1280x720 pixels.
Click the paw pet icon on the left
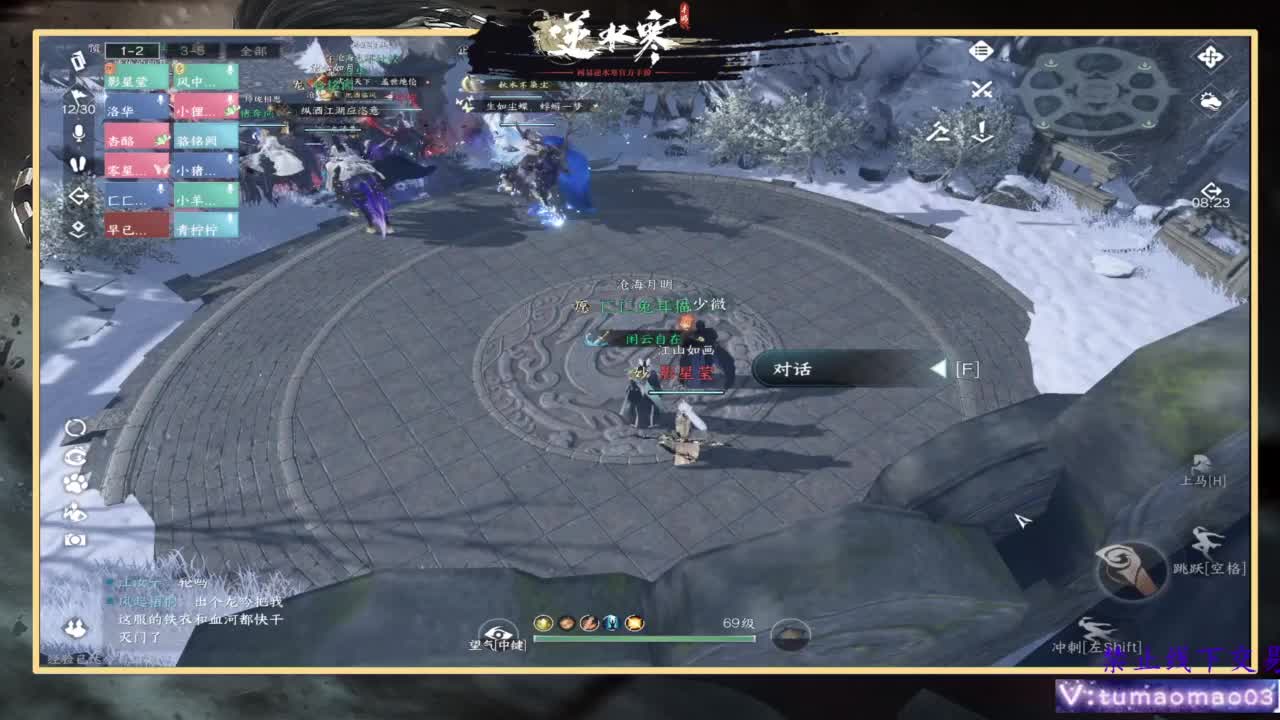(75, 482)
